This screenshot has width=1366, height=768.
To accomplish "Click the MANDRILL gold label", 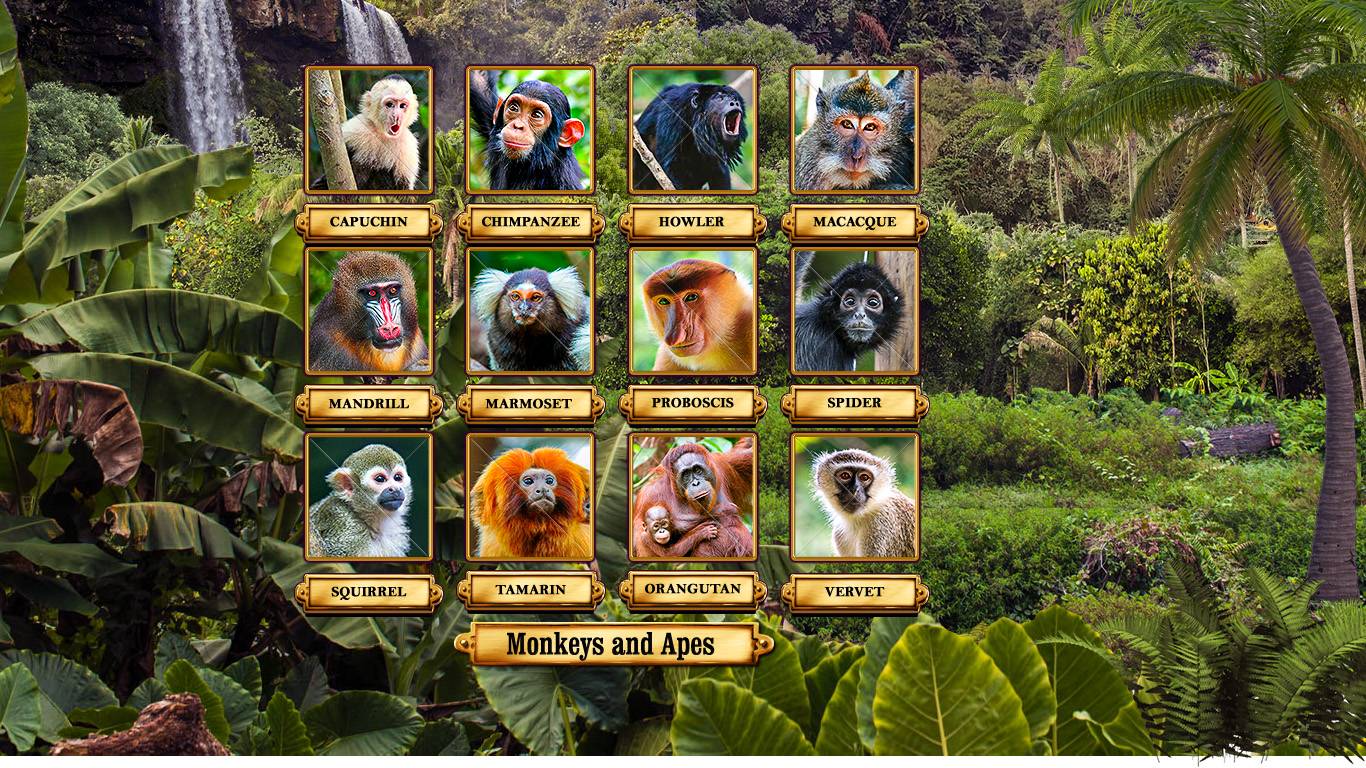I will pos(369,404).
